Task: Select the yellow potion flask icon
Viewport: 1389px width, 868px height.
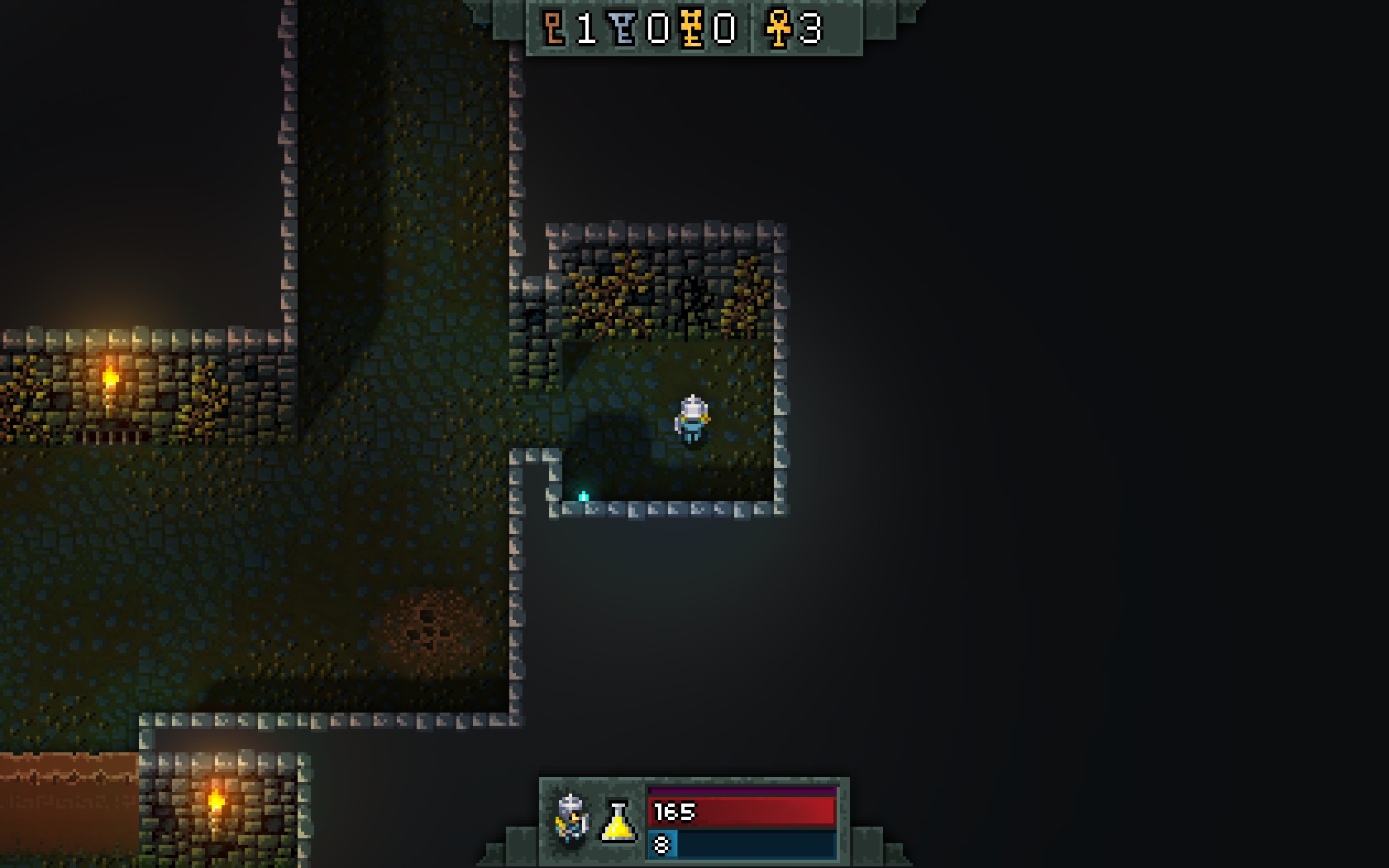Action: point(618,821)
